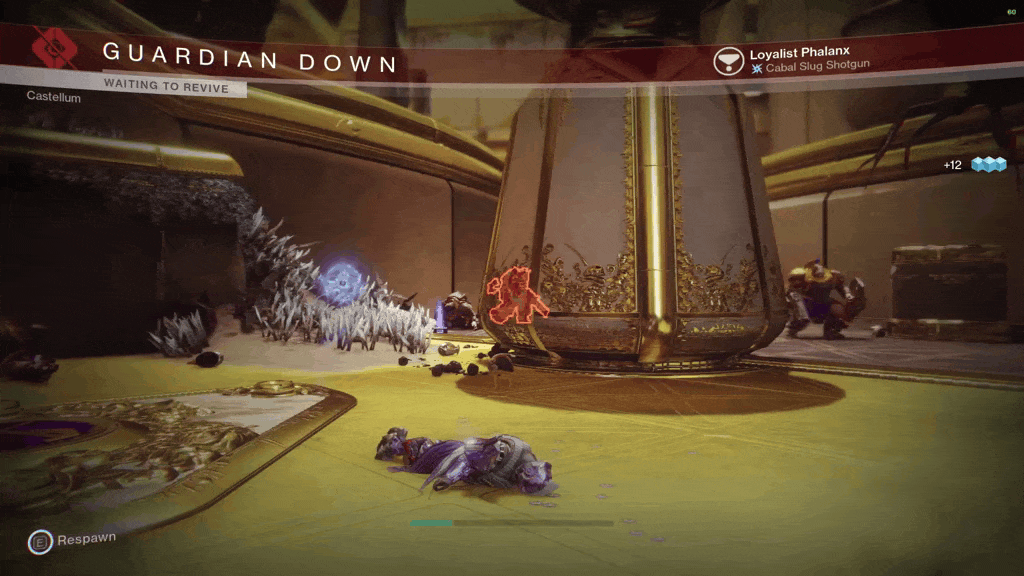The image size is (1024, 576).
Task: Click the blue ammo bricks icon
Action: click(x=988, y=164)
